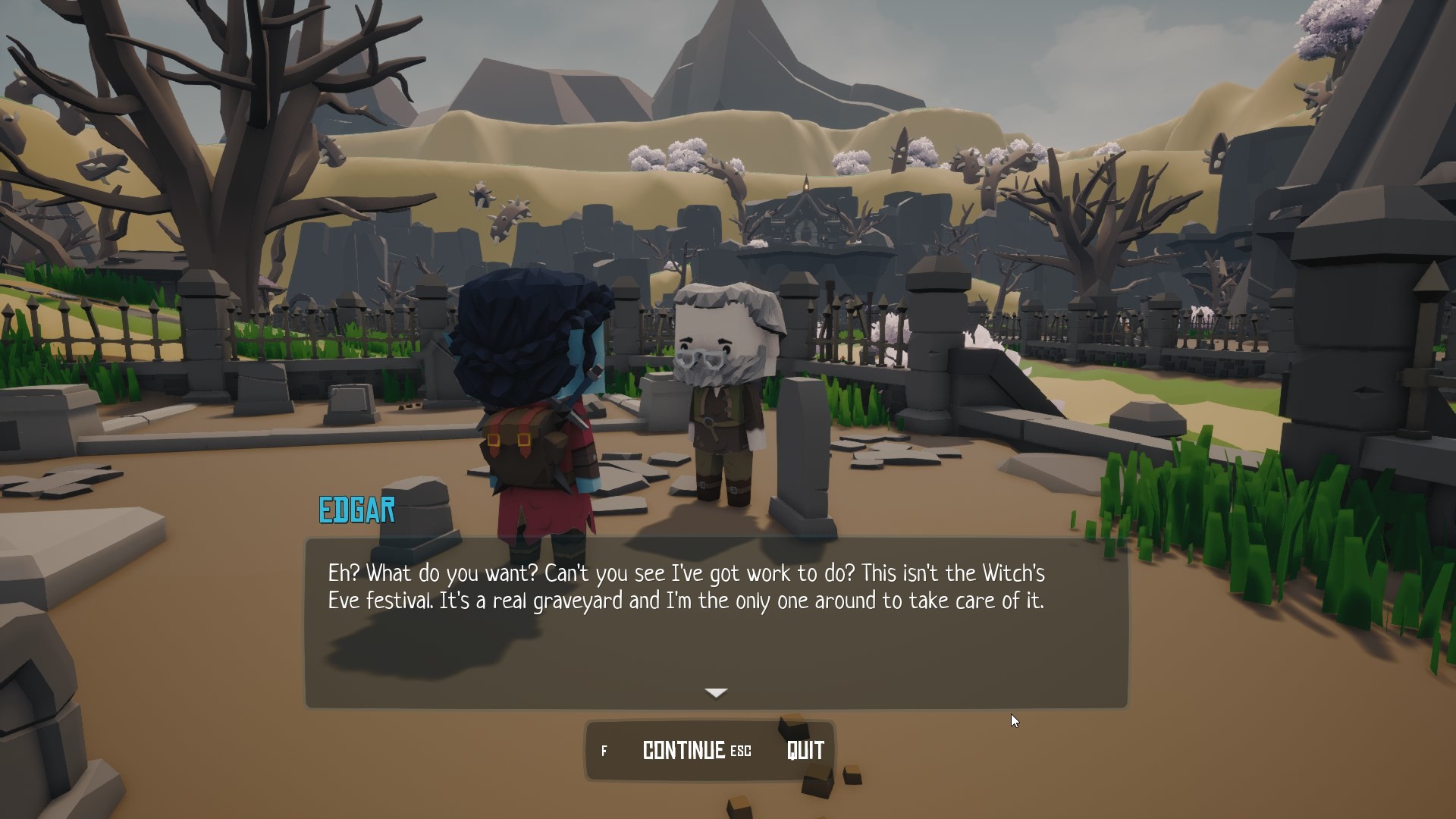Click the ESC key indicator

coord(740,752)
